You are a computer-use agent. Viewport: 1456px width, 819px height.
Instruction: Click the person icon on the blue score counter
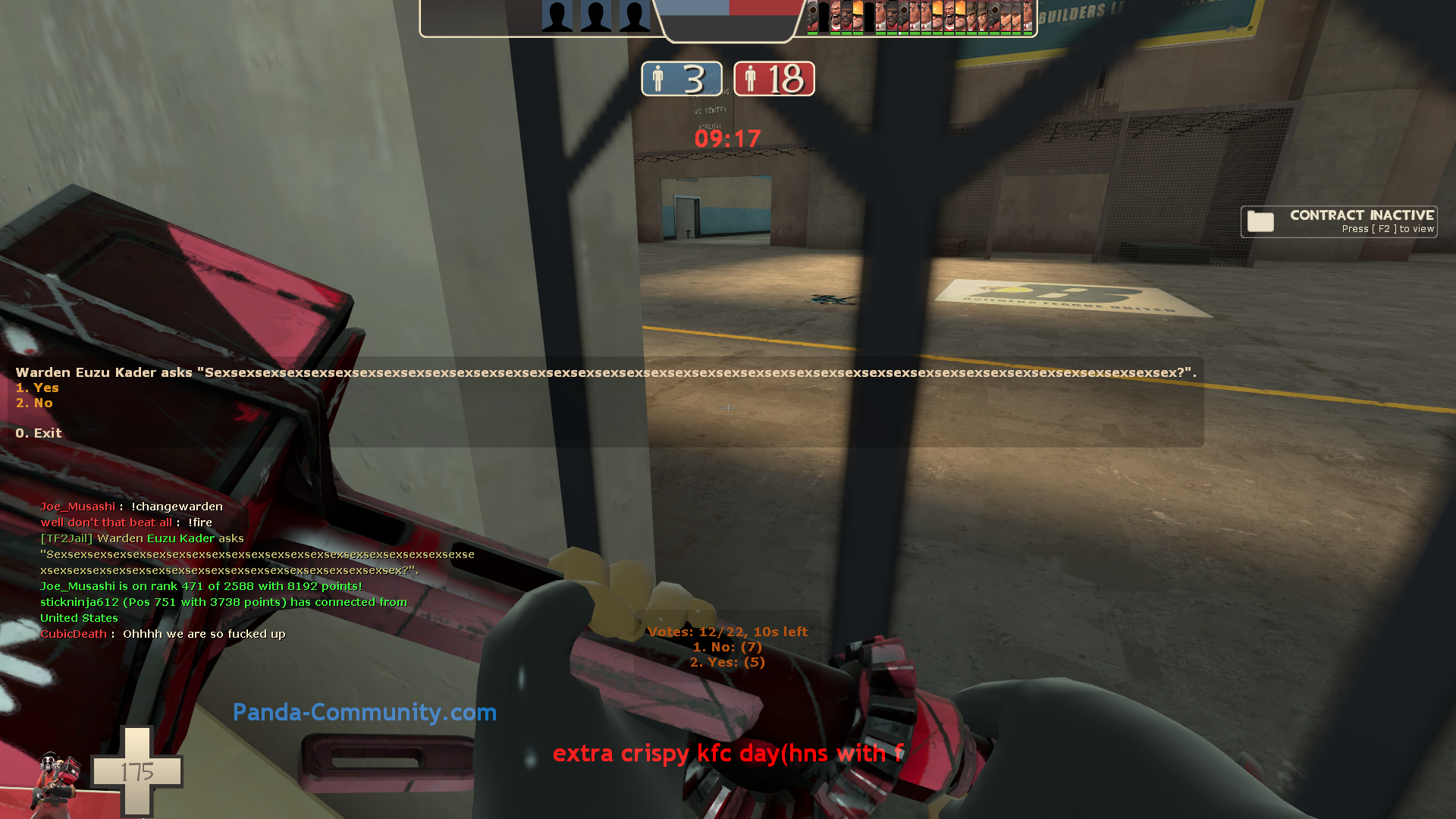[x=659, y=78]
